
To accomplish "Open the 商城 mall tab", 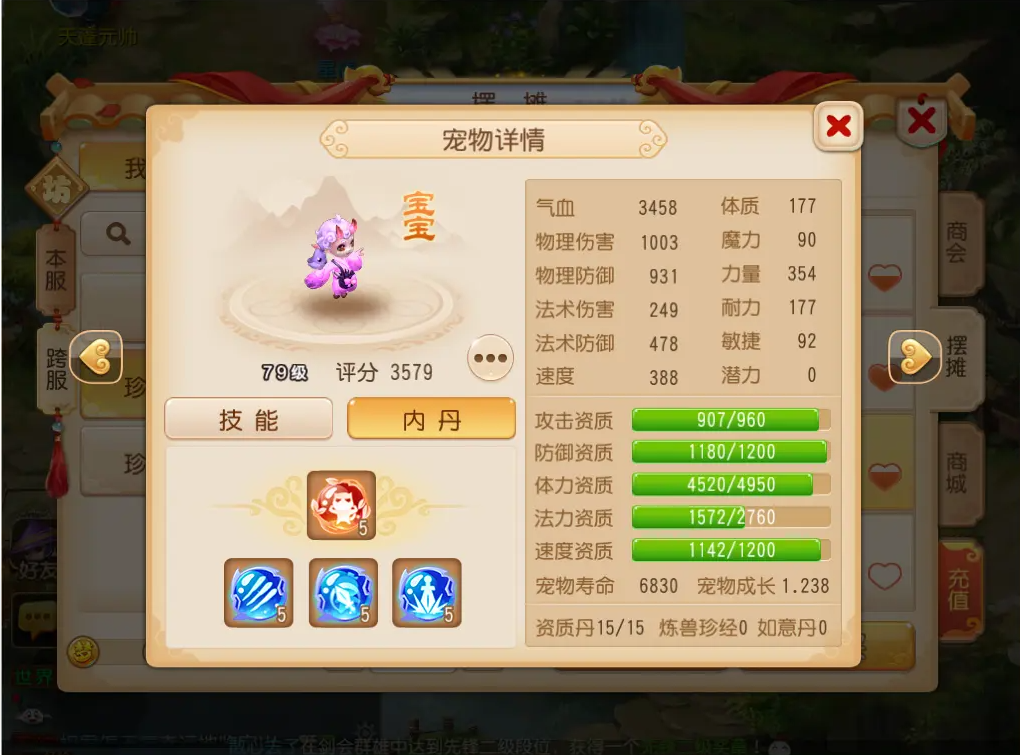I will pos(958,473).
